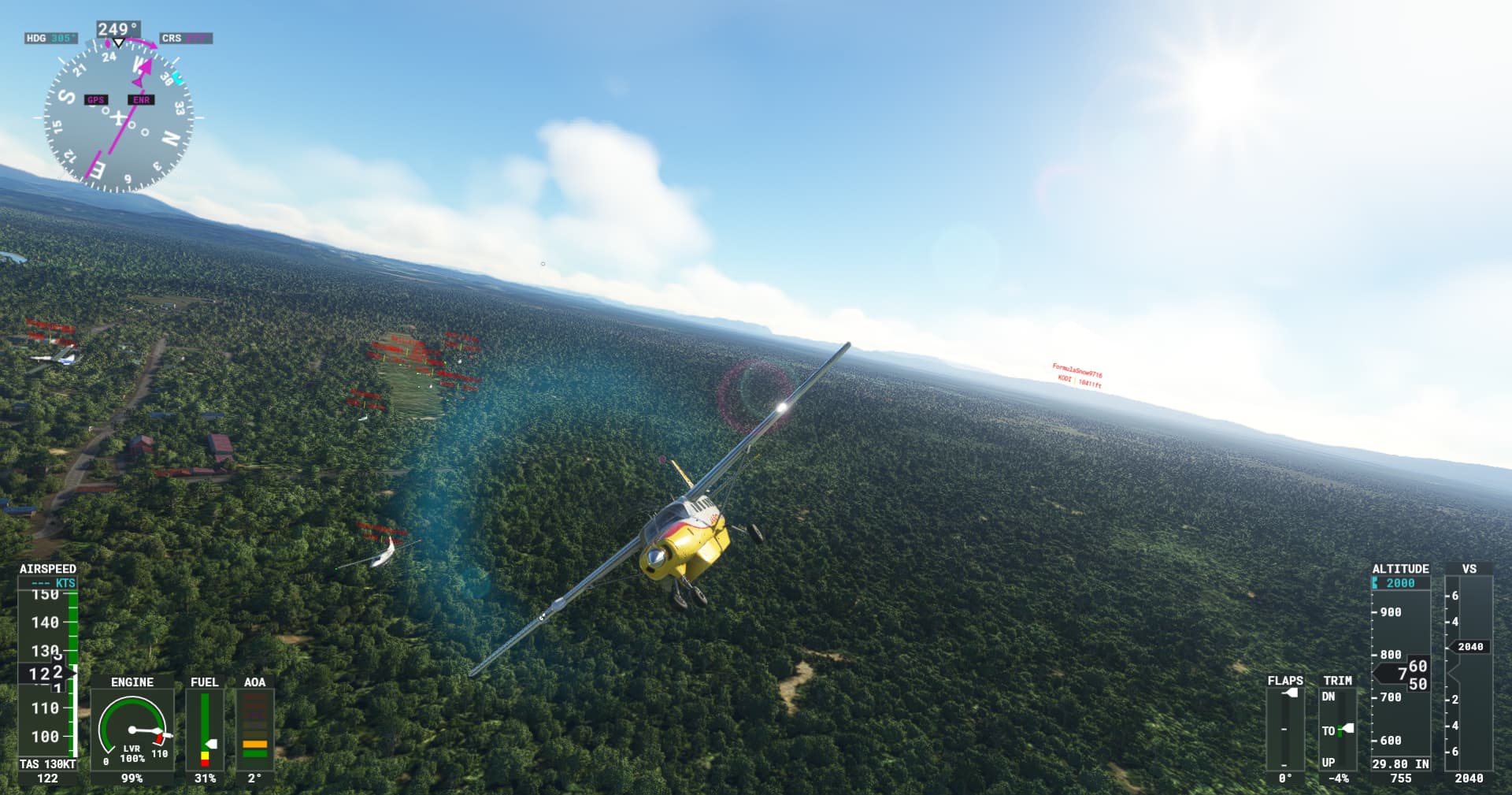Image resolution: width=1512 pixels, height=795 pixels.
Task: Select the ALTITUDE panel header
Action: coord(1402,568)
